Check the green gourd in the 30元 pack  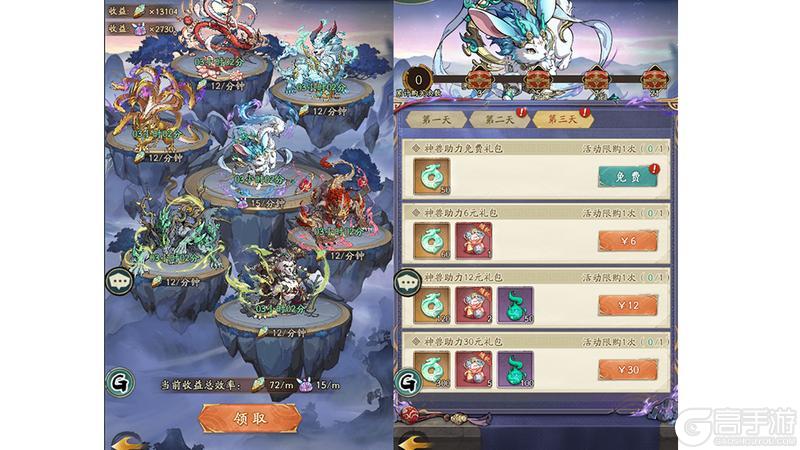click(x=515, y=370)
